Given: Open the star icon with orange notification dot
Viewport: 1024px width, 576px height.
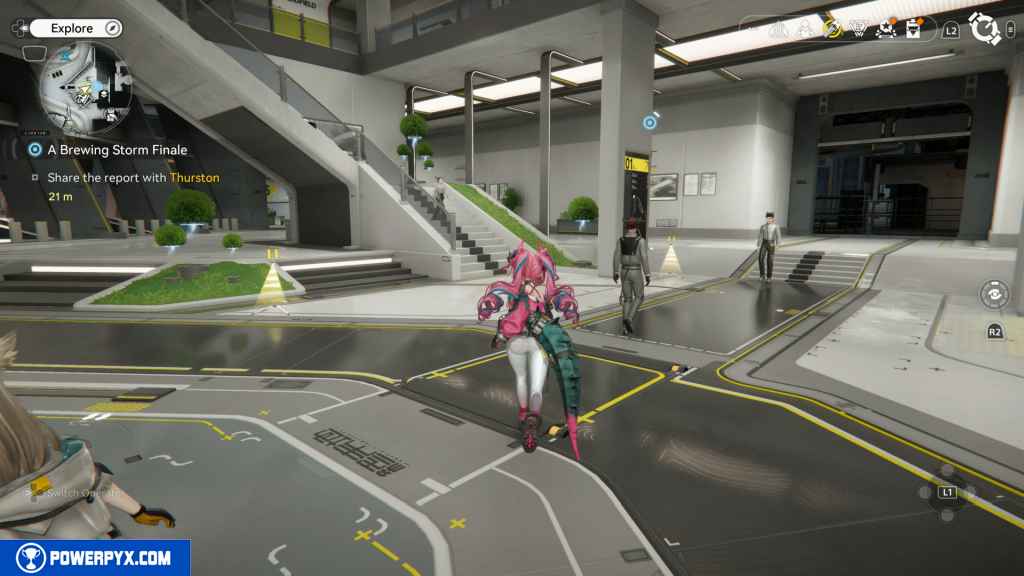Looking at the screenshot, I should pyautogui.click(x=884, y=29).
